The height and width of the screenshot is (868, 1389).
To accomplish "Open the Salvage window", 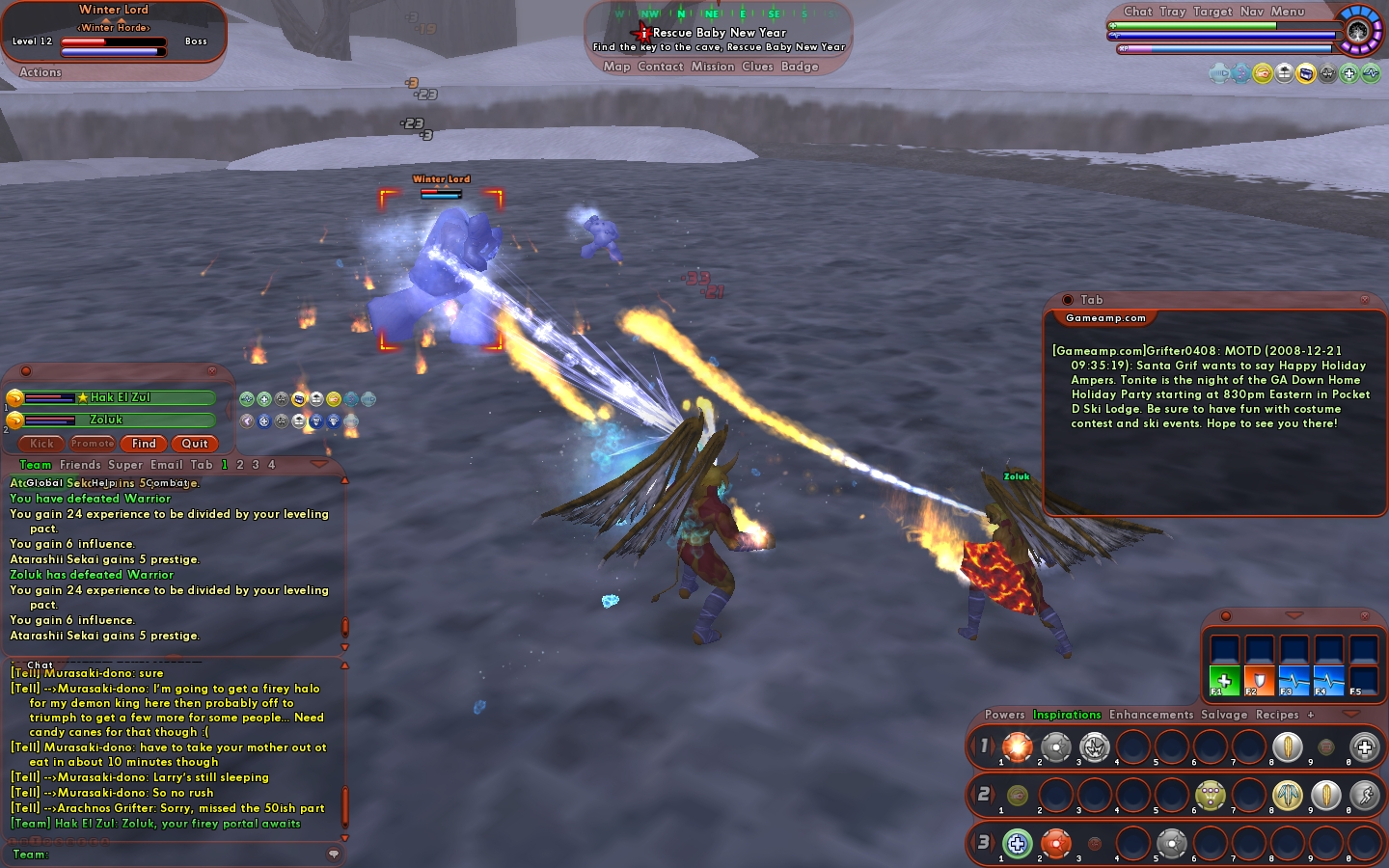I will 1224,715.
